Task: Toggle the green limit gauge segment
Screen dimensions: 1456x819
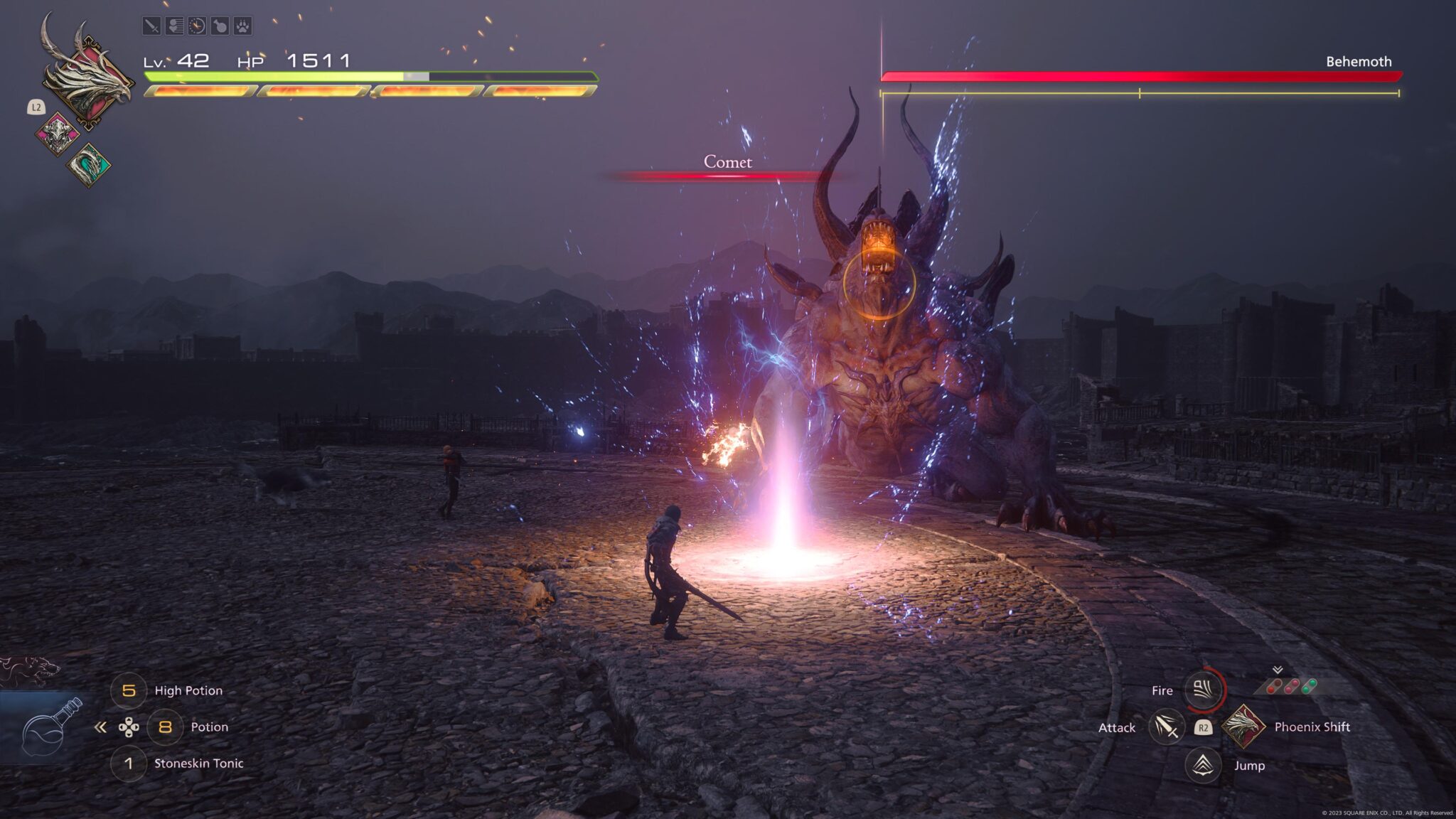Action: click(x=1308, y=685)
